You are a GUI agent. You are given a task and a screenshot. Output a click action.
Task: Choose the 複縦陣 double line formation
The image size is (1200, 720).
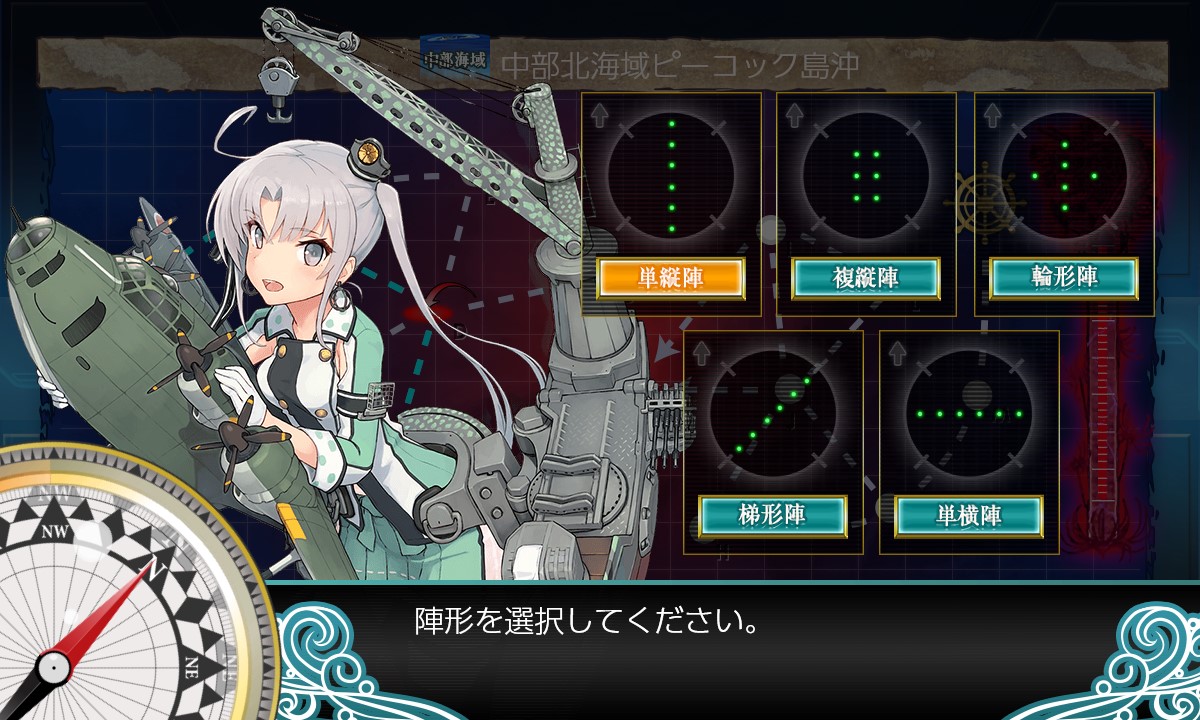click(866, 279)
